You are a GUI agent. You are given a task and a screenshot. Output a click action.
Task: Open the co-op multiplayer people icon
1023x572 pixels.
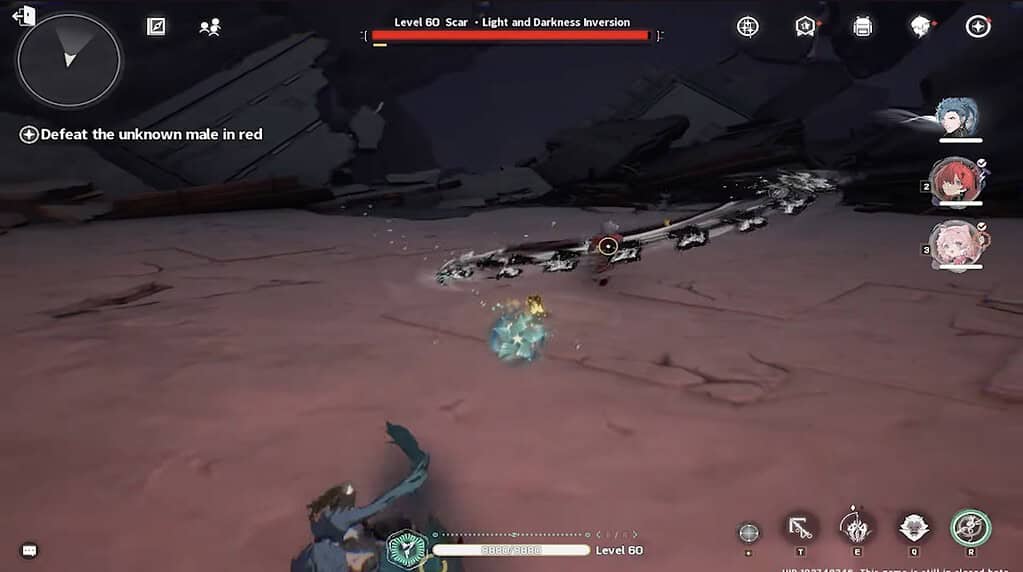pos(210,27)
